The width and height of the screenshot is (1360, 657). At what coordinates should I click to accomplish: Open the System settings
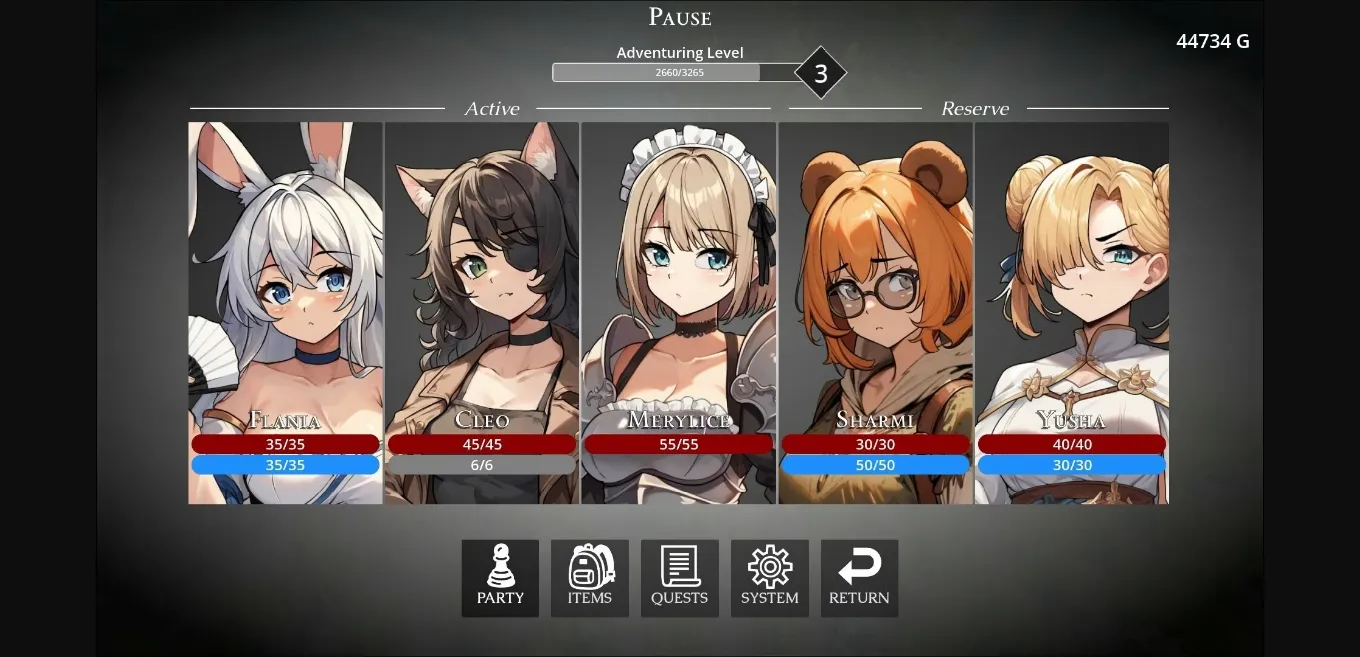770,578
